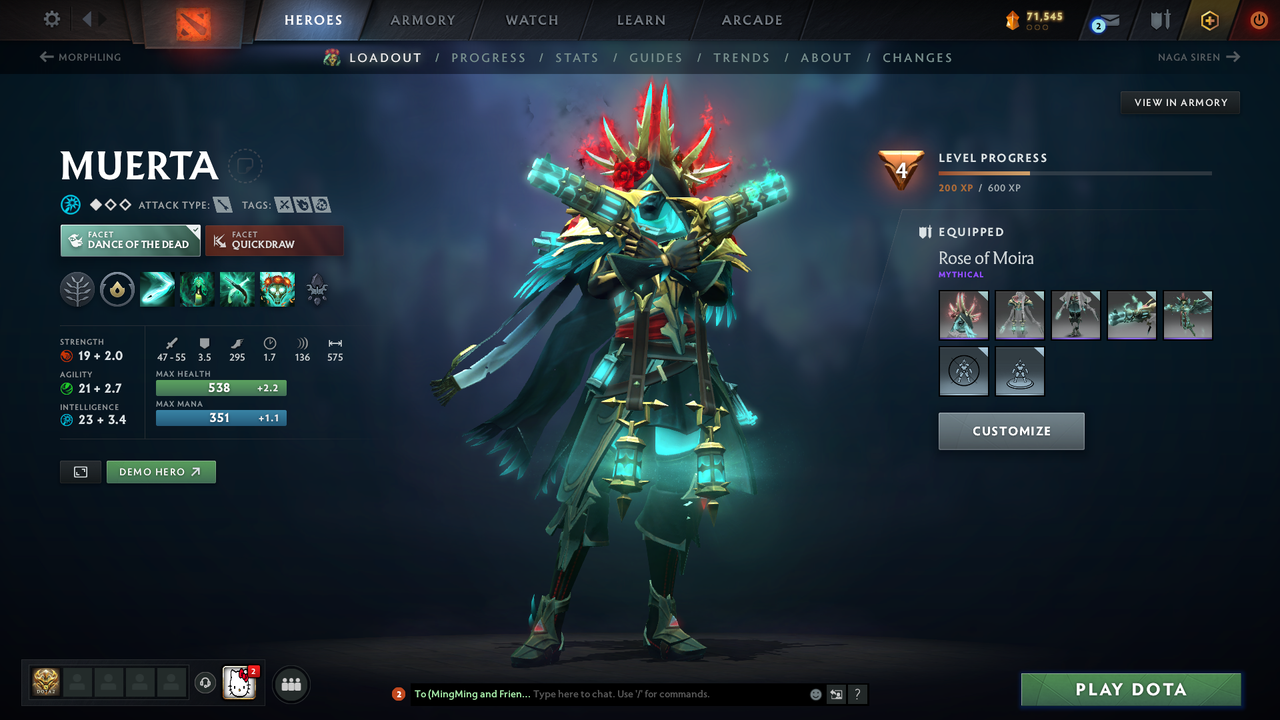Open the party finder people icon
Screen dimensions: 1280x720
pos(290,683)
